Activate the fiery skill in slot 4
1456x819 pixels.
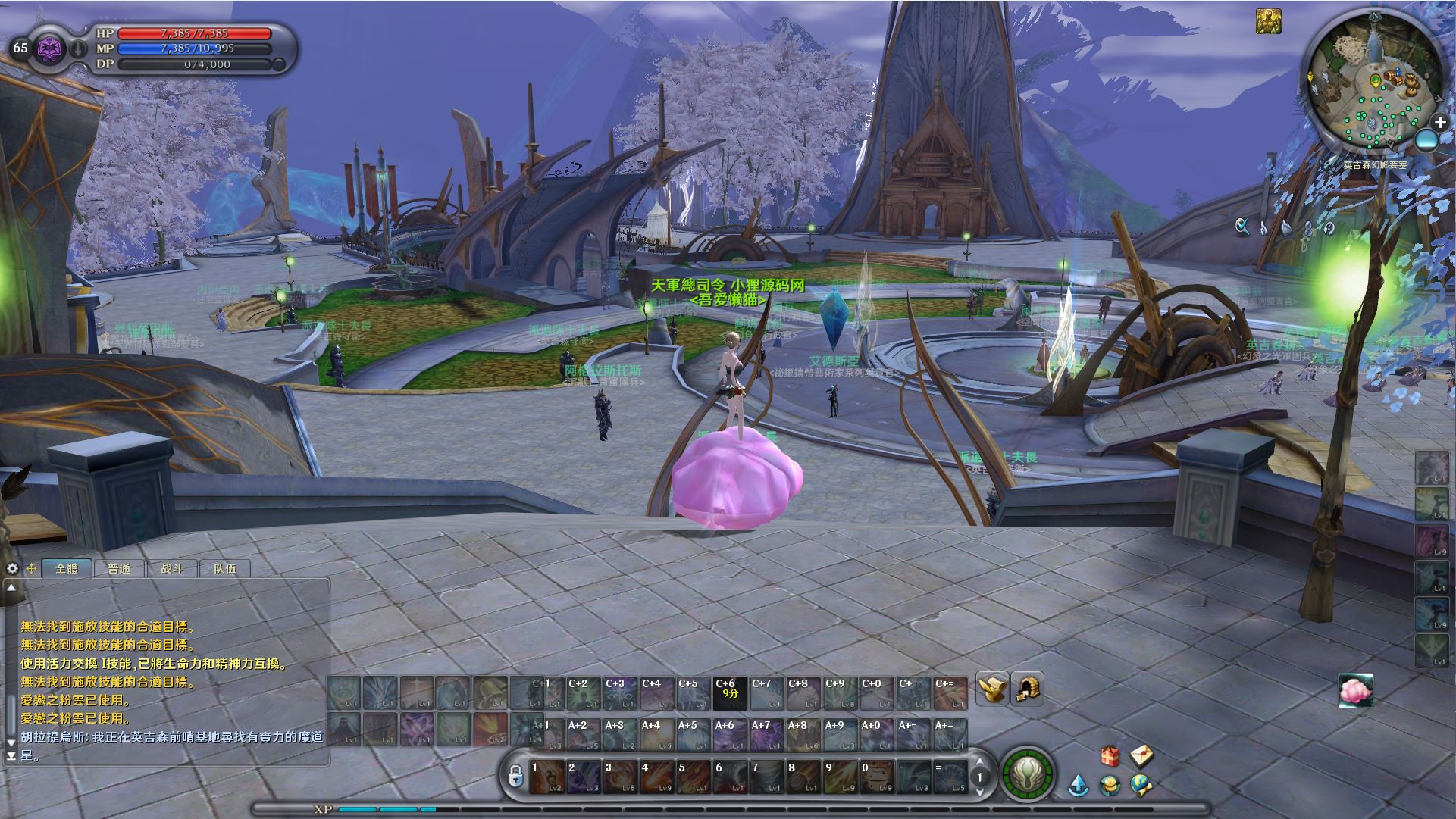pos(656,777)
